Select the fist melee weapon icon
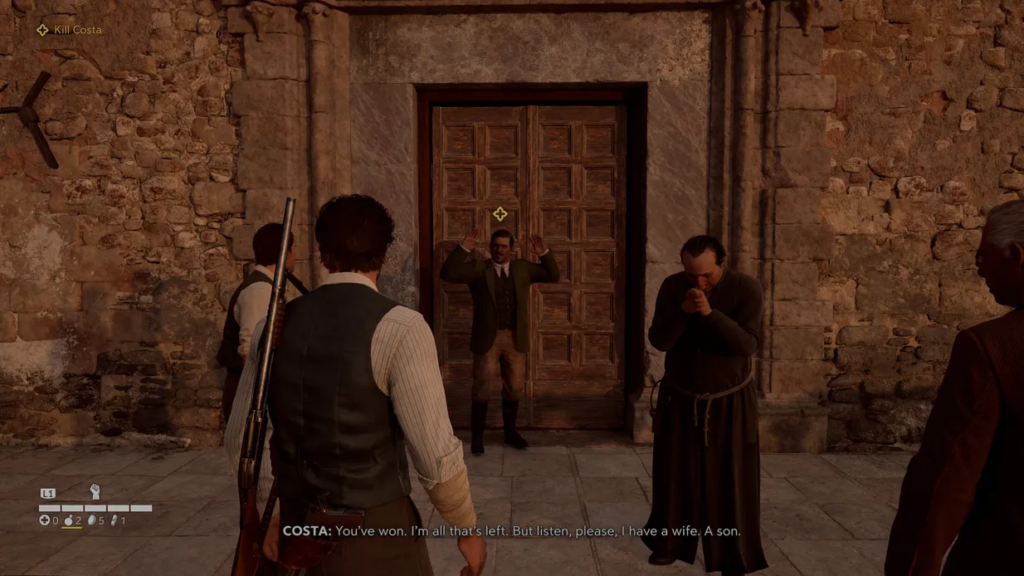 [x=96, y=492]
